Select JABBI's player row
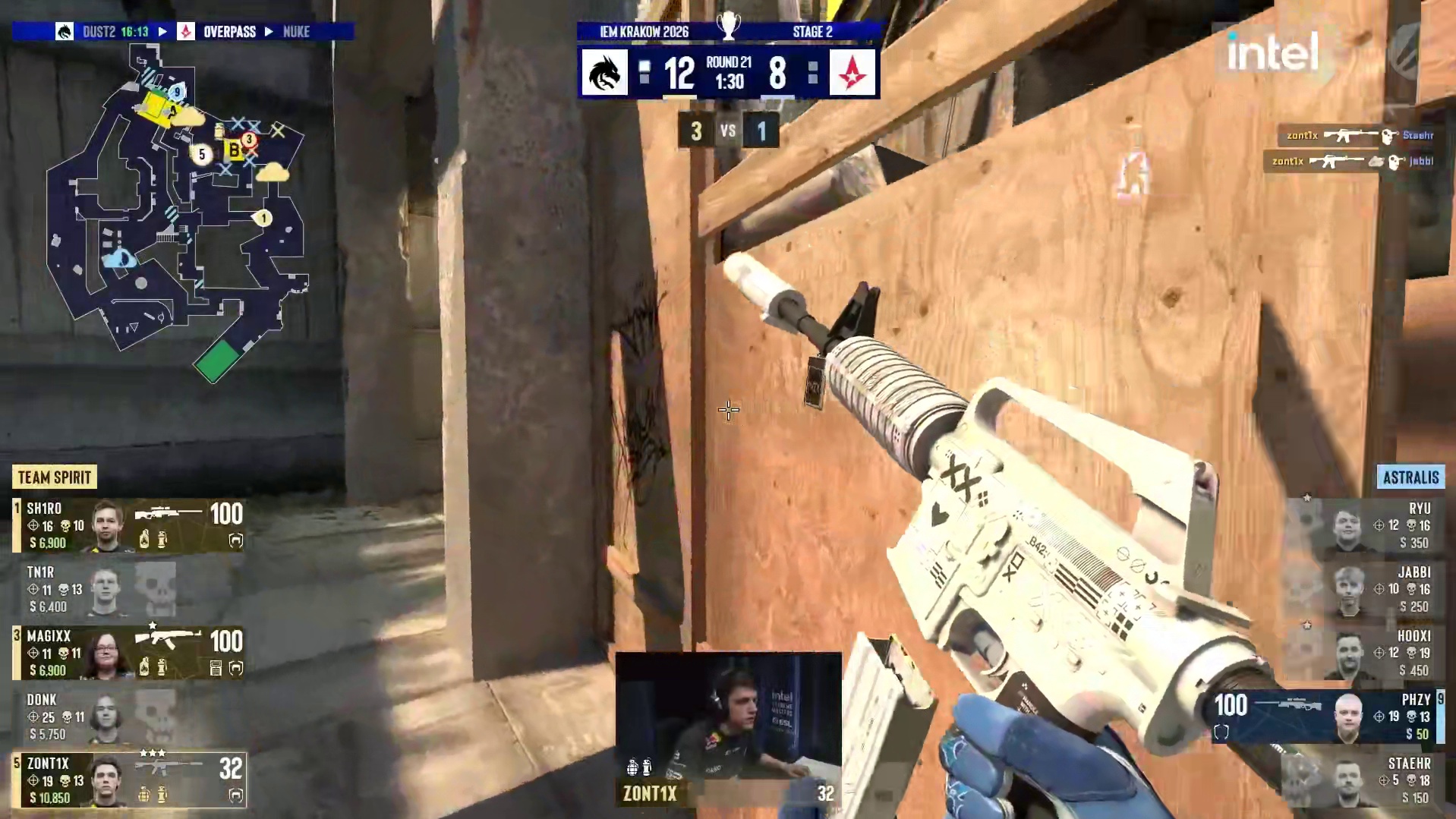This screenshot has height=819, width=1456. tap(1366, 589)
